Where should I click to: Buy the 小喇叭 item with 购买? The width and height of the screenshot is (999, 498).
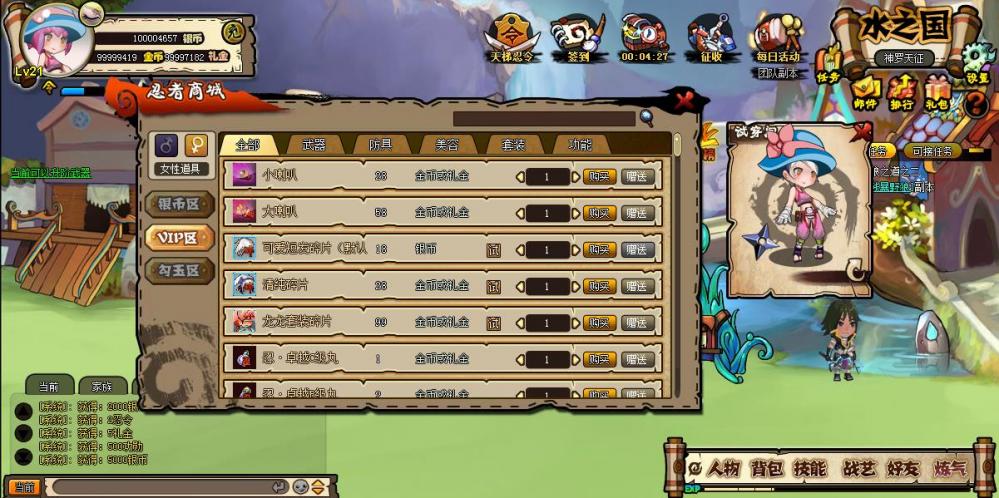[x=599, y=176]
